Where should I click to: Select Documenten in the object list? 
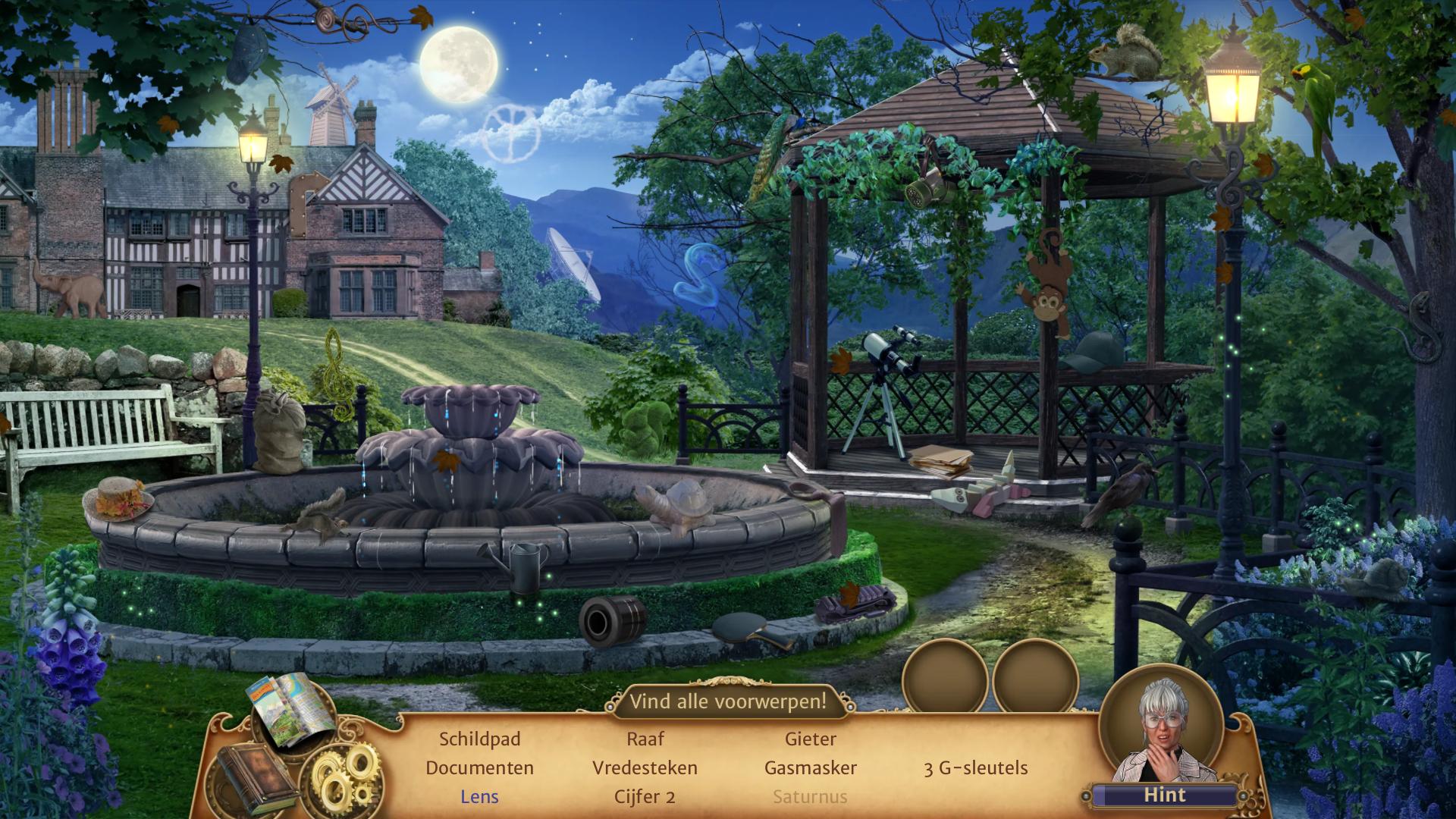[479, 767]
